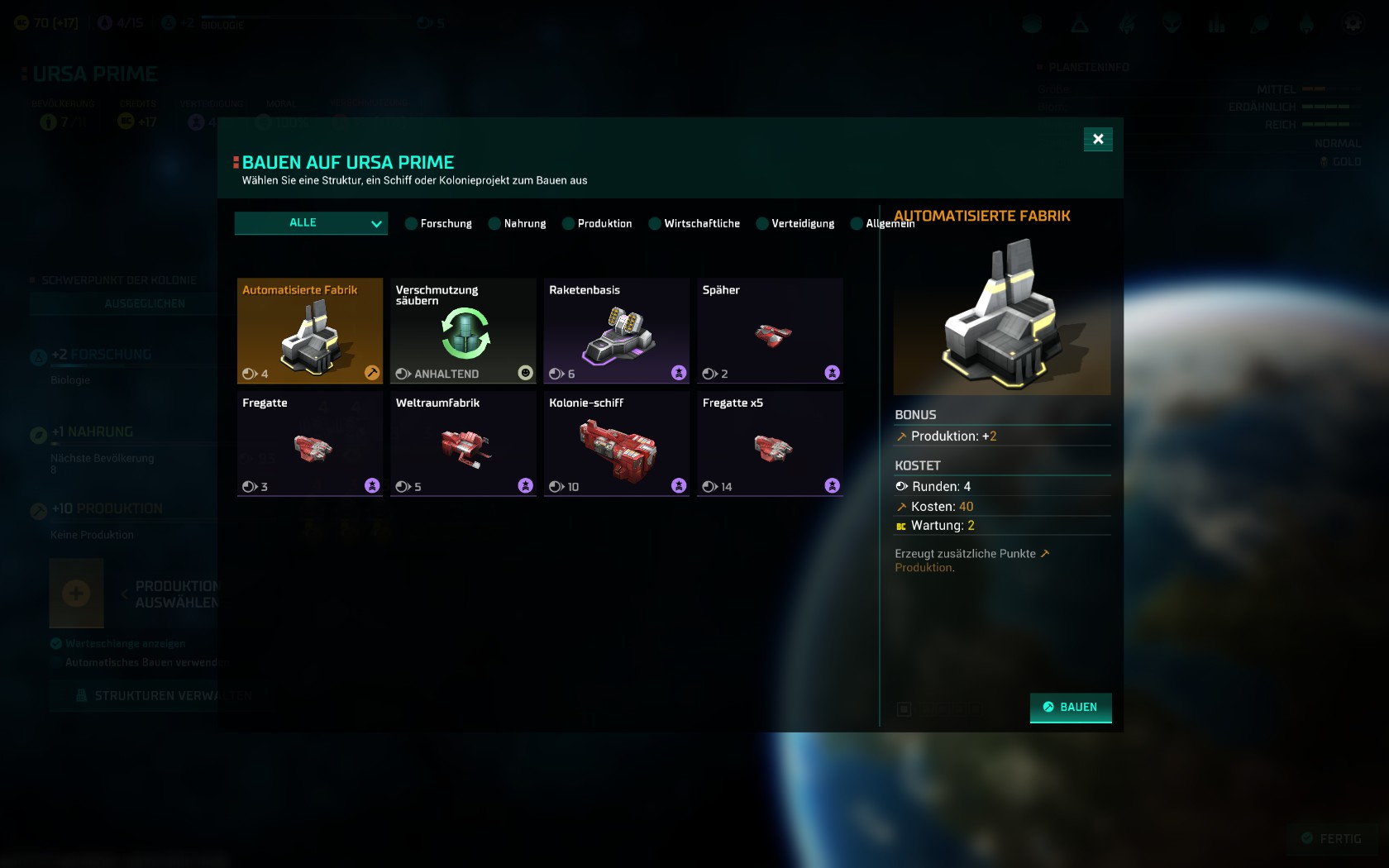Image resolution: width=1389 pixels, height=868 pixels.
Task: Select the Kolonie-schiff tile
Action: click(x=617, y=444)
